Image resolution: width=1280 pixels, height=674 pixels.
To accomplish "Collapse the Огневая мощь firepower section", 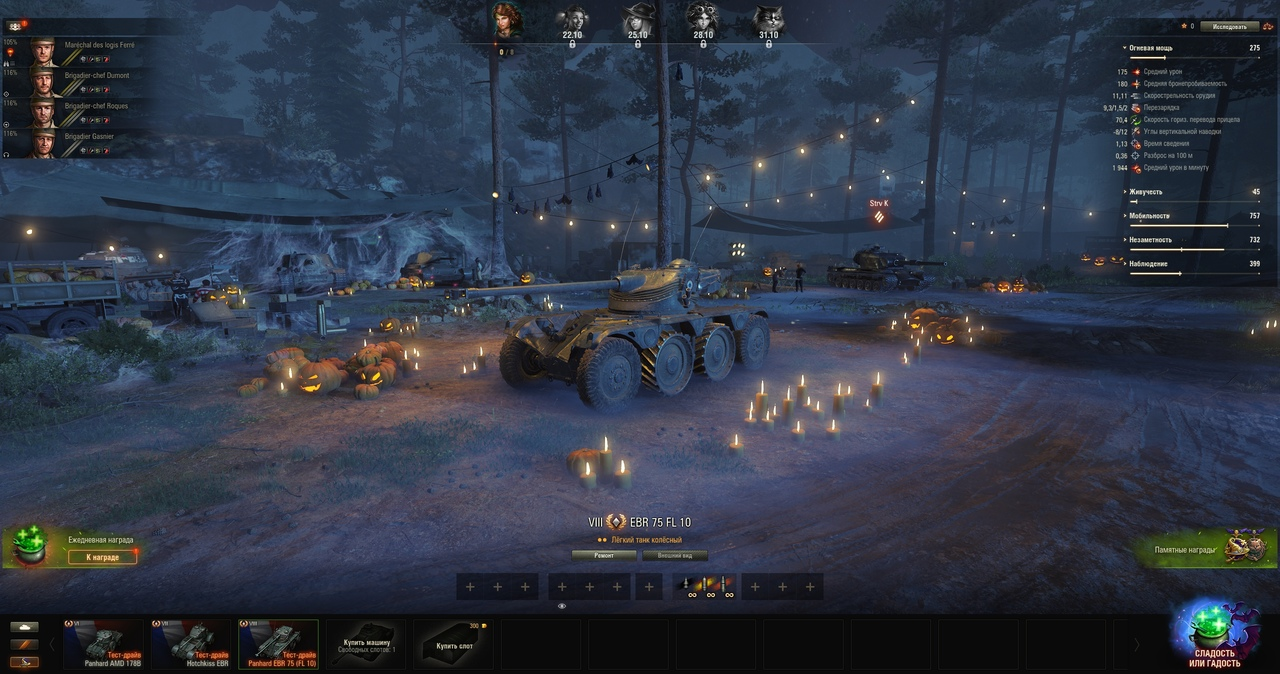I will [x=1150, y=48].
